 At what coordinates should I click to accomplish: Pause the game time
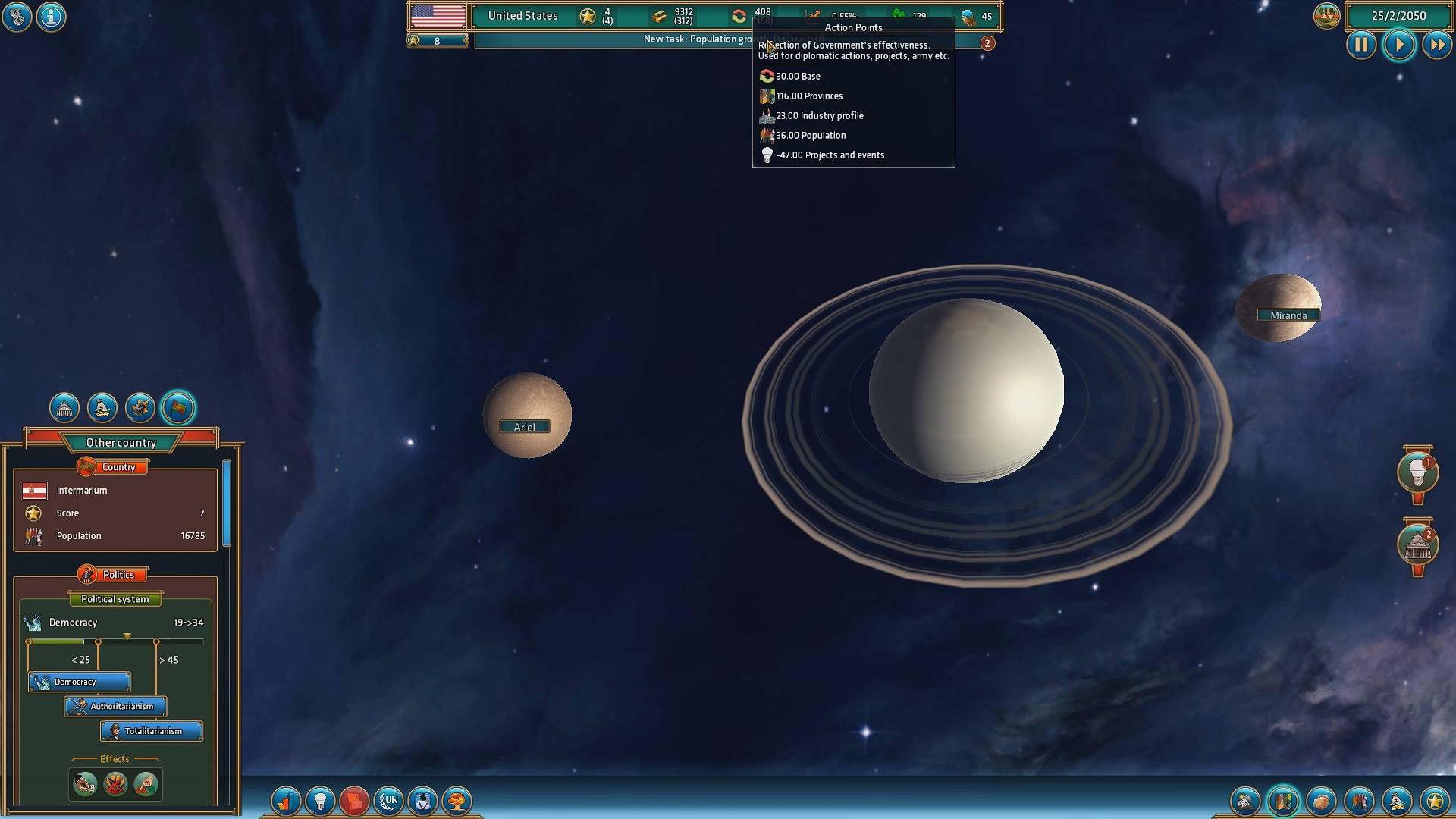coord(1361,45)
